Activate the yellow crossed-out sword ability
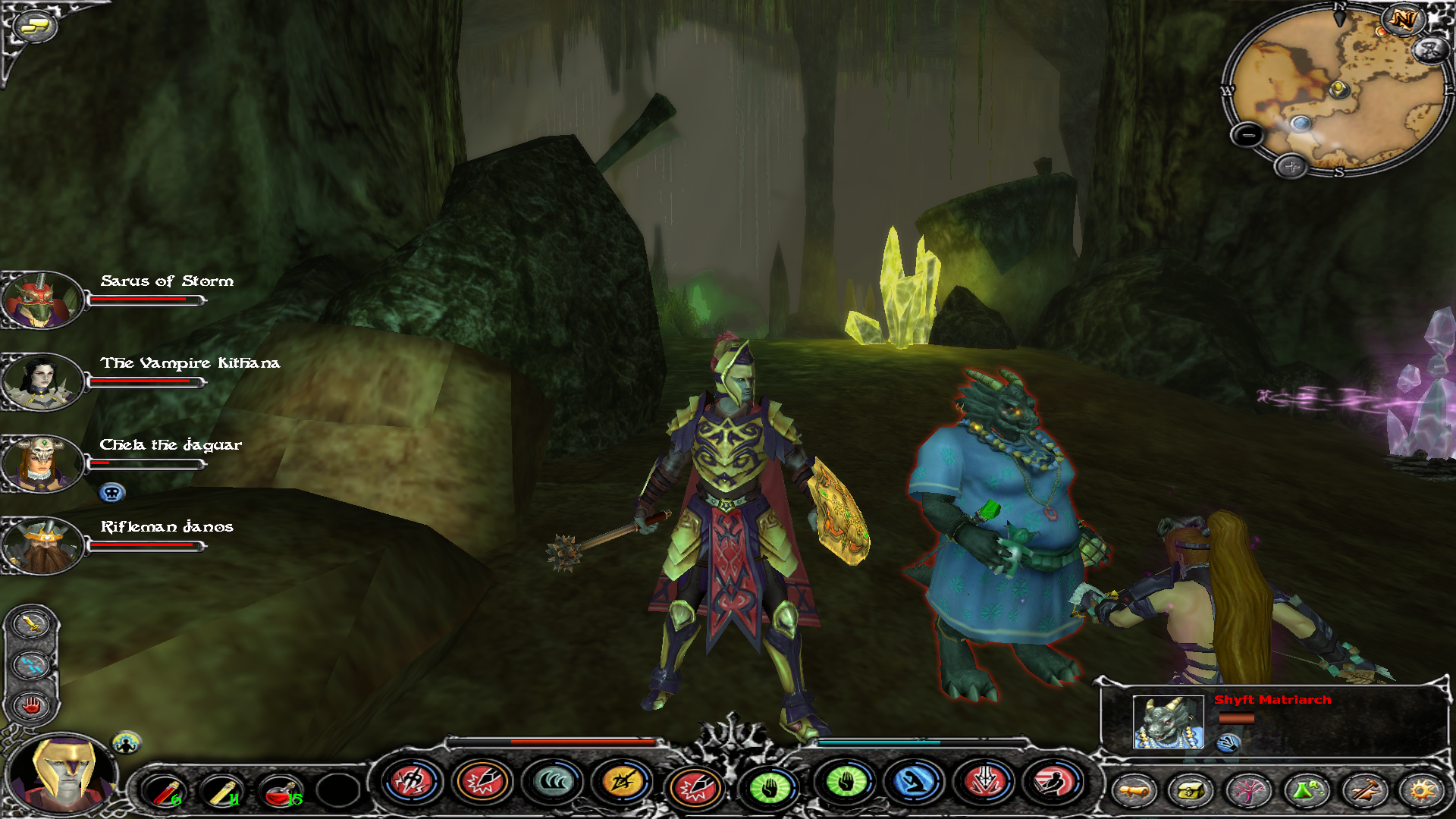Image resolution: width=1456 pixels, height=819 pixels. click(623, 782)
